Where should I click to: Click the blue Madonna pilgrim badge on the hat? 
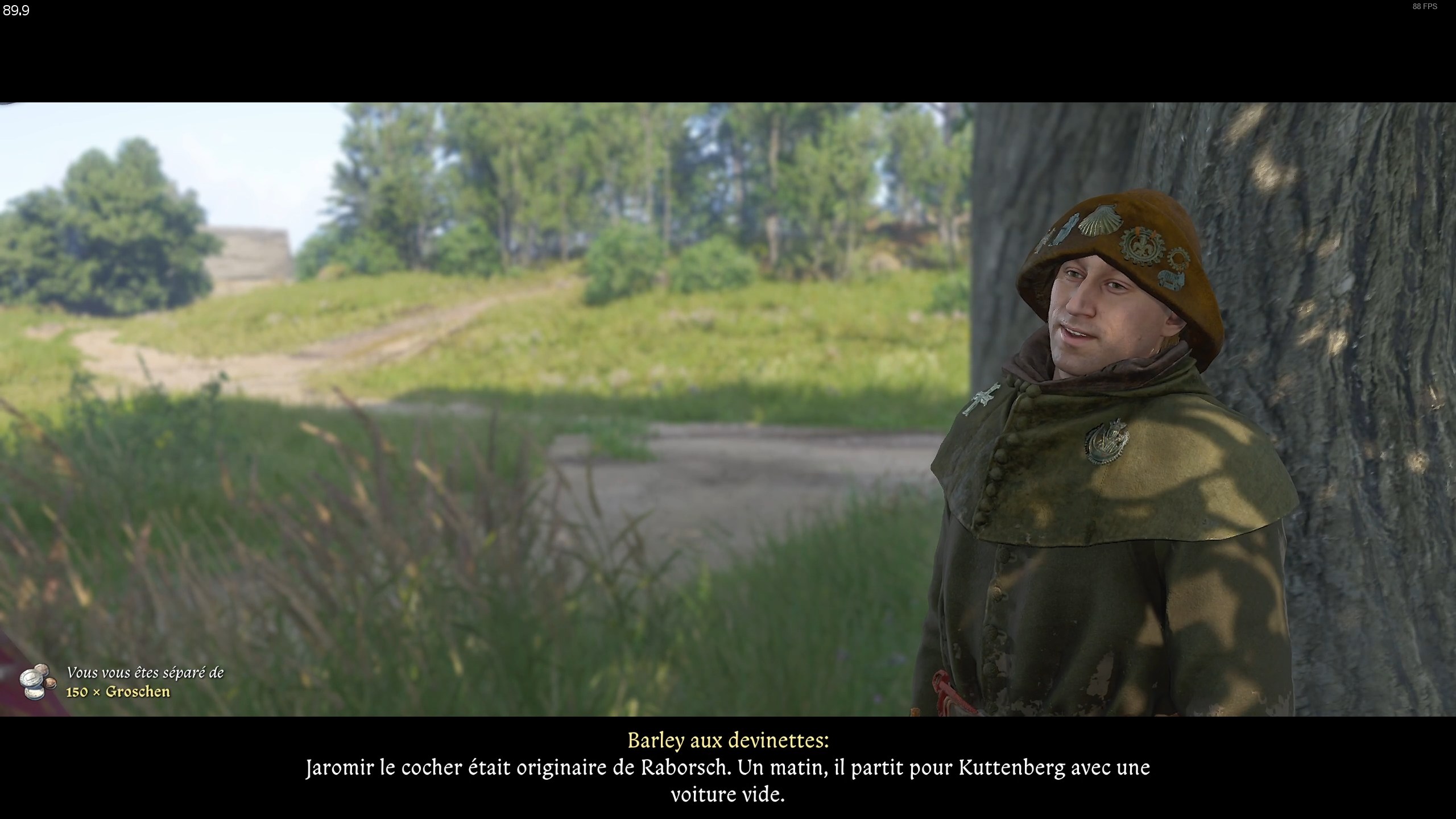[1067, 229]
